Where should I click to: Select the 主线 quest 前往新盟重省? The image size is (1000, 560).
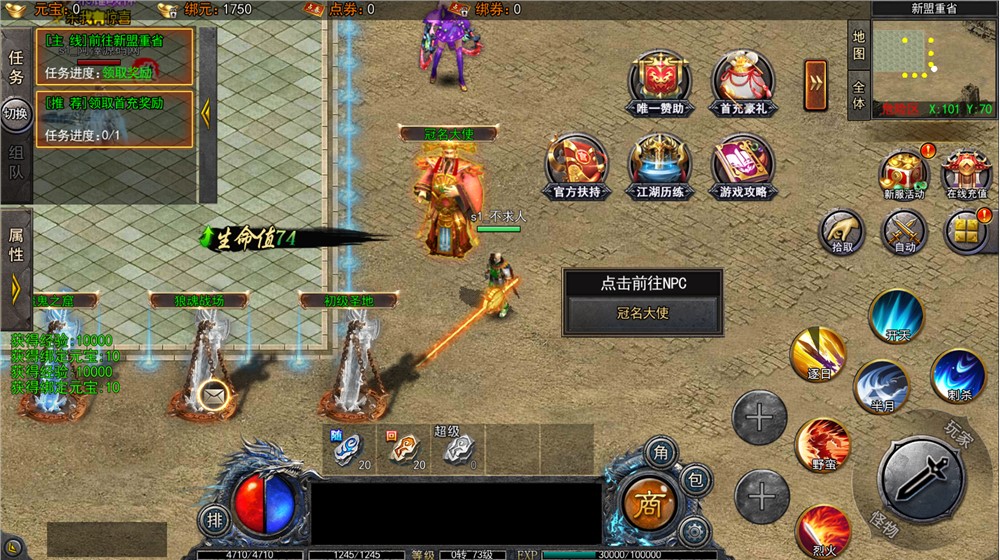[115, 56]
